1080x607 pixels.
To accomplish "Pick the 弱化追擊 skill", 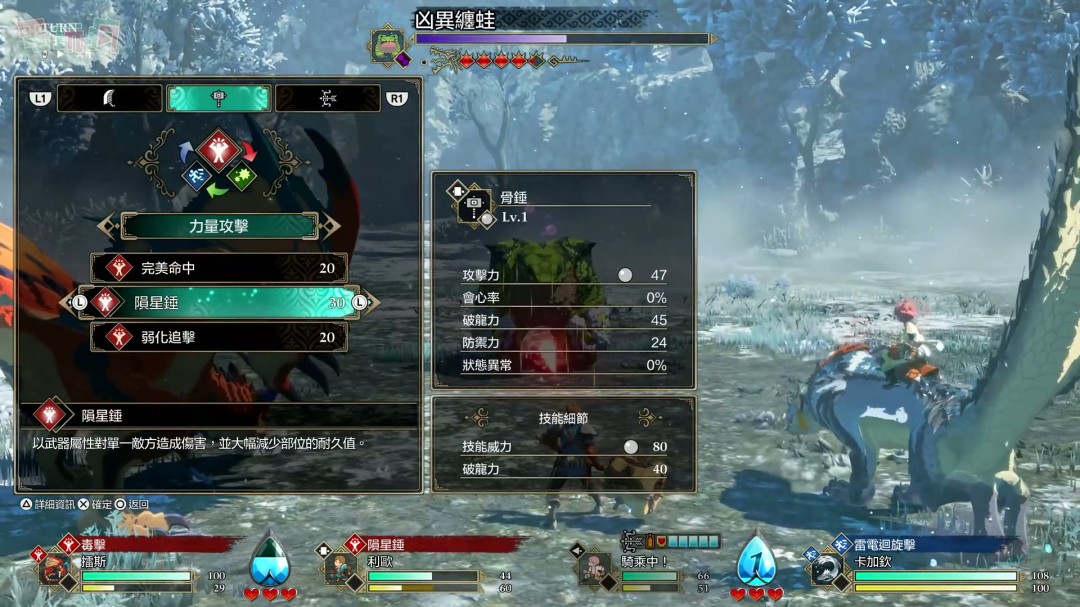I will (x=219, y=337).
